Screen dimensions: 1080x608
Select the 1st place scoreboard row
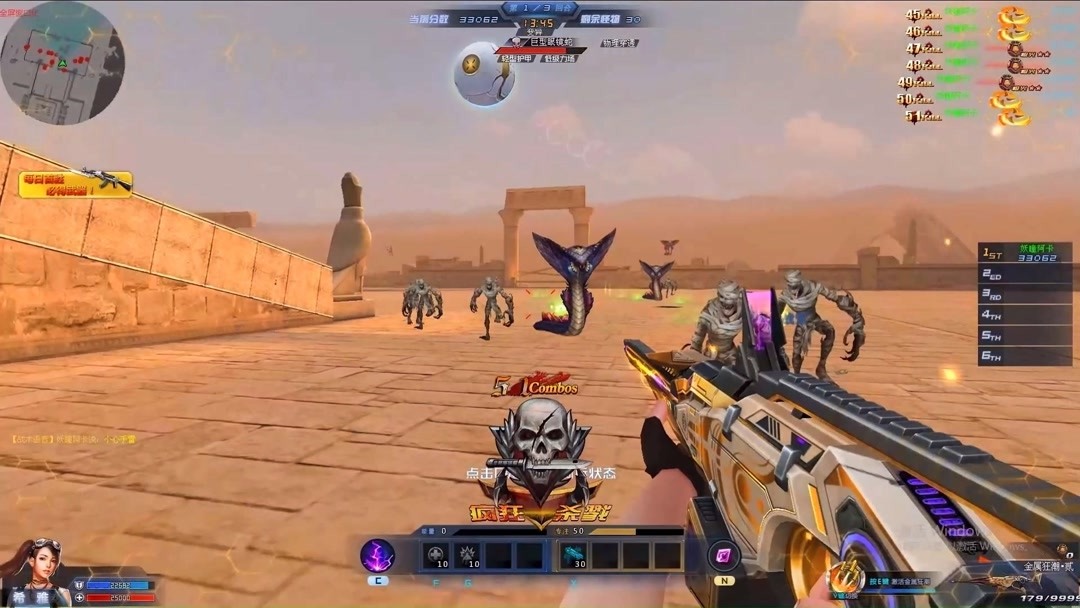[1024, 252]
